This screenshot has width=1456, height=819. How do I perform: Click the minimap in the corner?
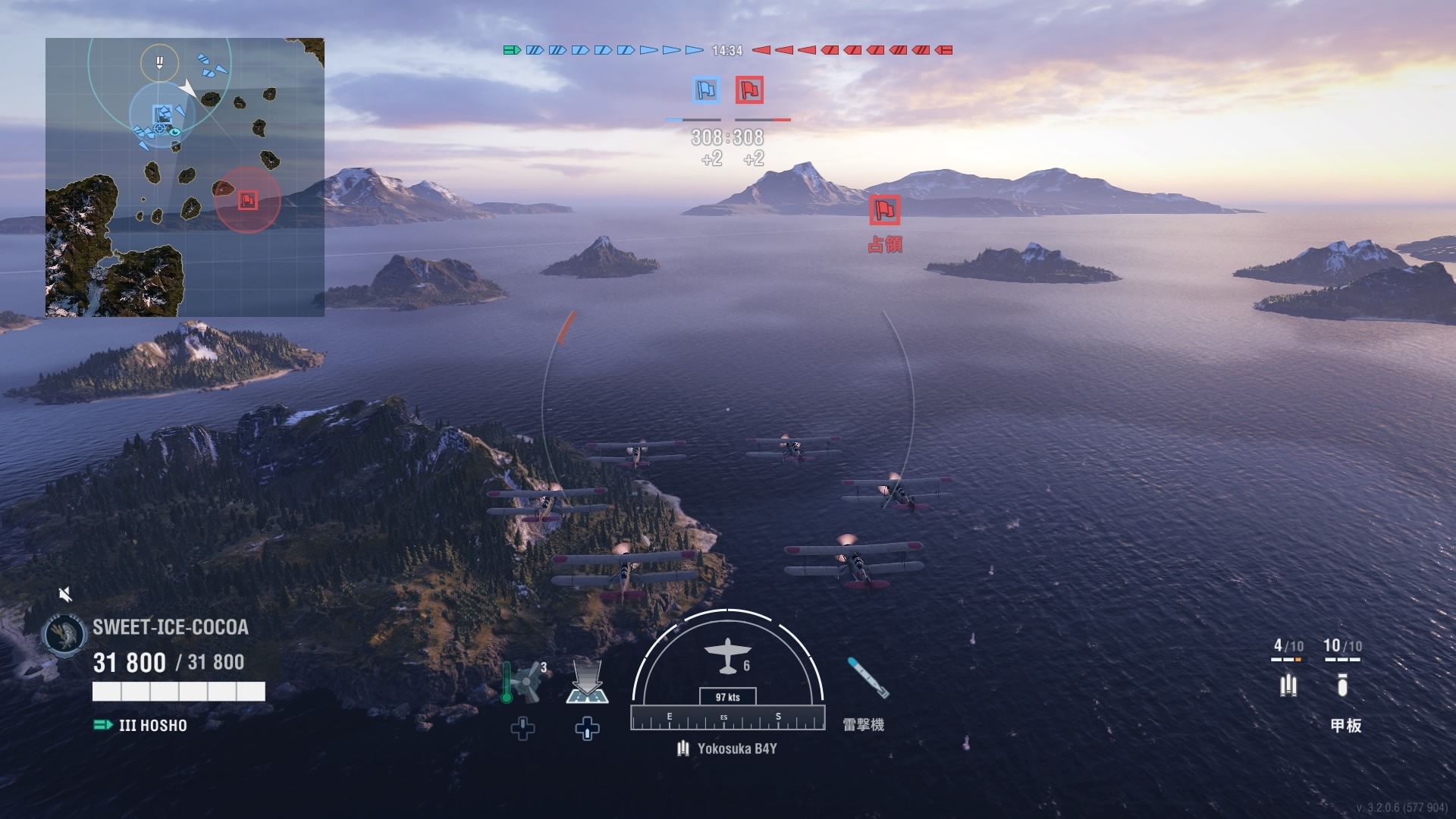[x=184, y=177]
